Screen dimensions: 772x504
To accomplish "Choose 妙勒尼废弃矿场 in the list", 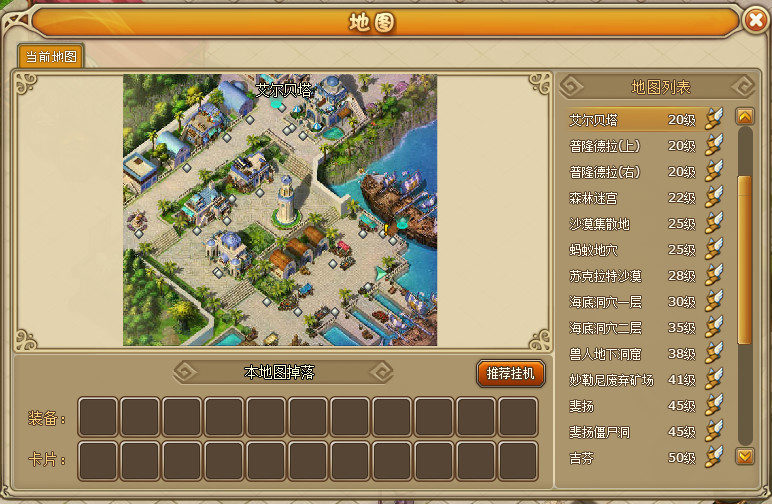I will coord(632,380).
